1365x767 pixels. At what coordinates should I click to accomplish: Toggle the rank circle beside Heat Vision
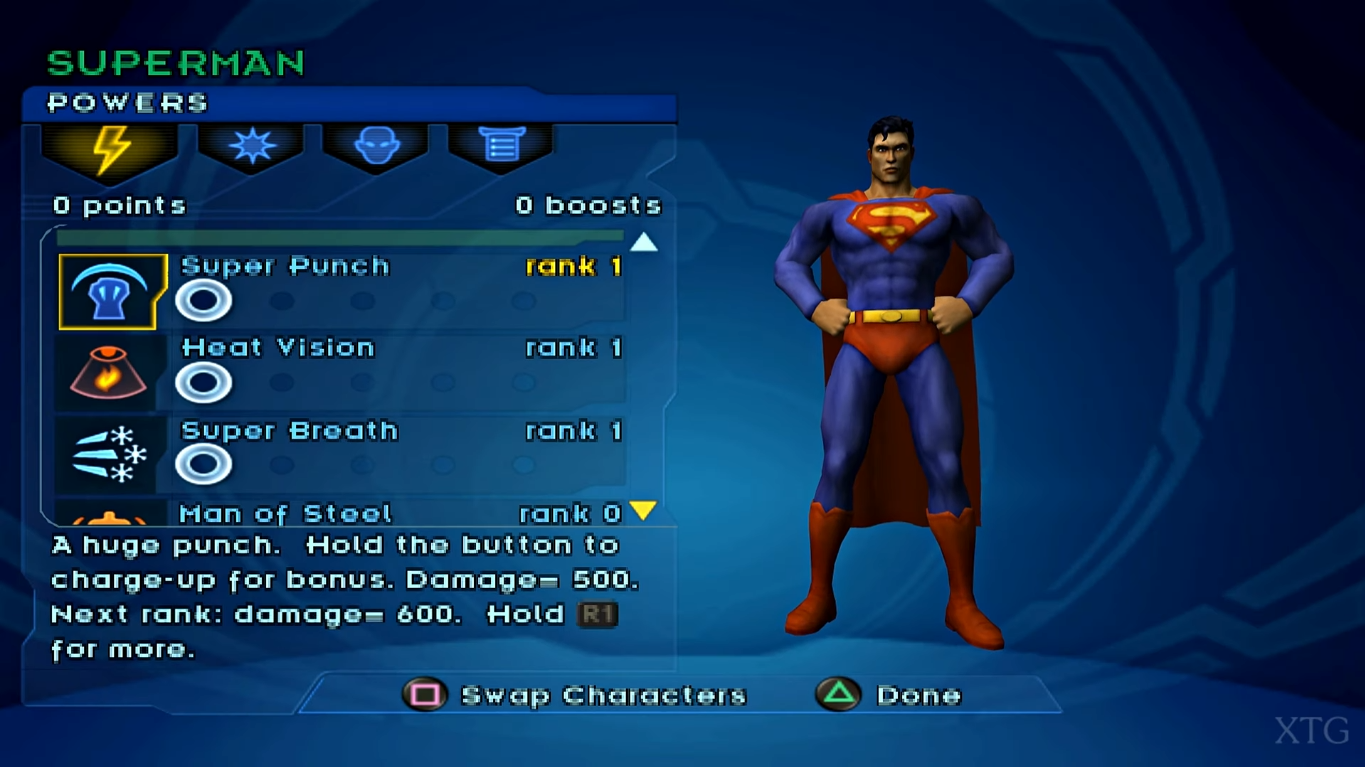[x=204, y=383]
